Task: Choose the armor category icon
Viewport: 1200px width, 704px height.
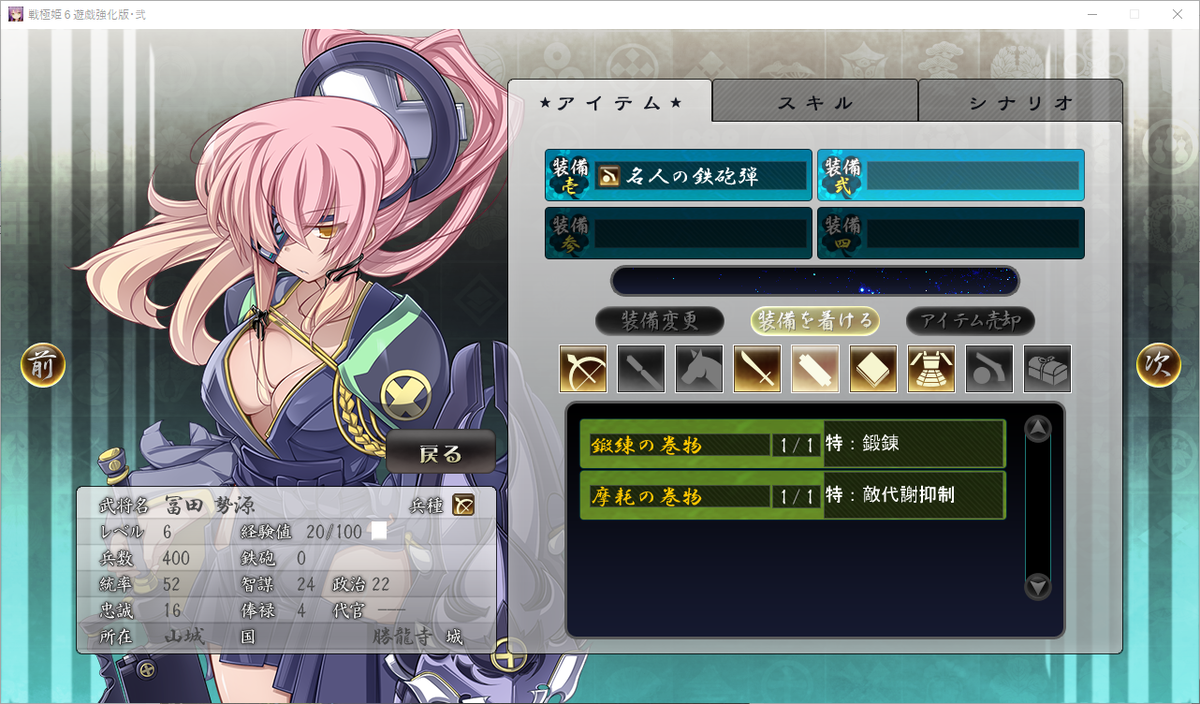Action: [x=931, y=369]
